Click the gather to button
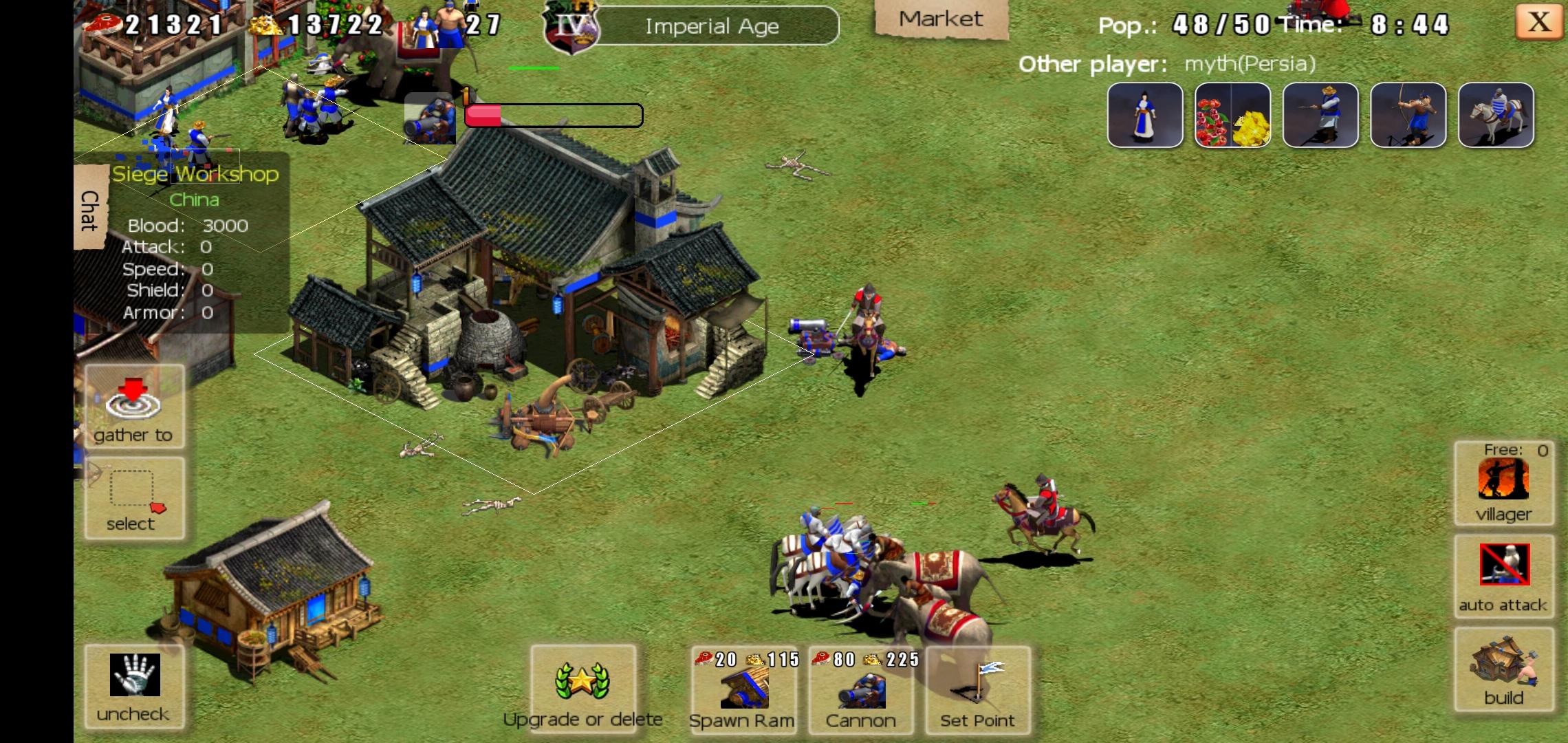 134,407
